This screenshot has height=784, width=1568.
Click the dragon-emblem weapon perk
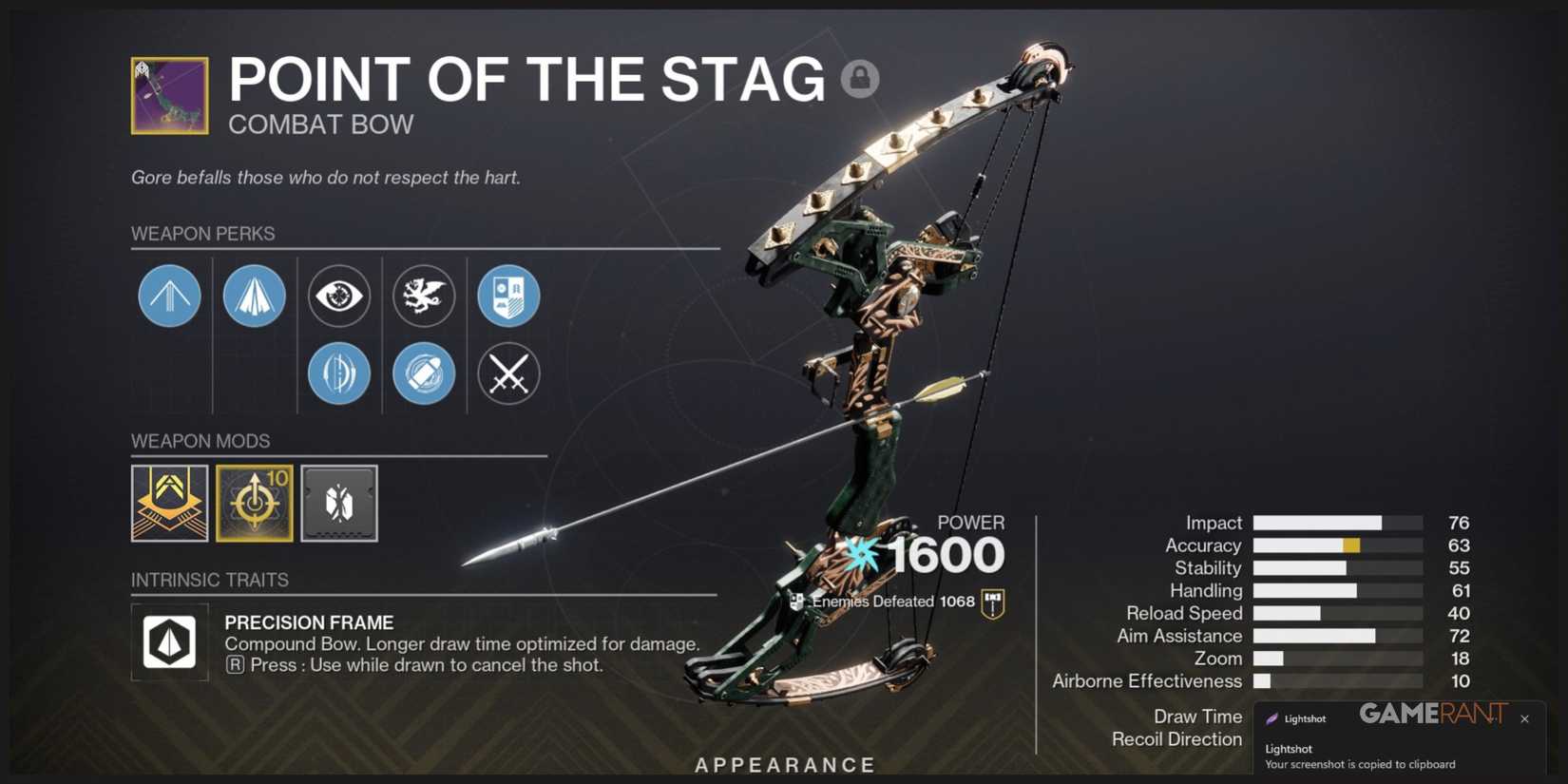424,296
